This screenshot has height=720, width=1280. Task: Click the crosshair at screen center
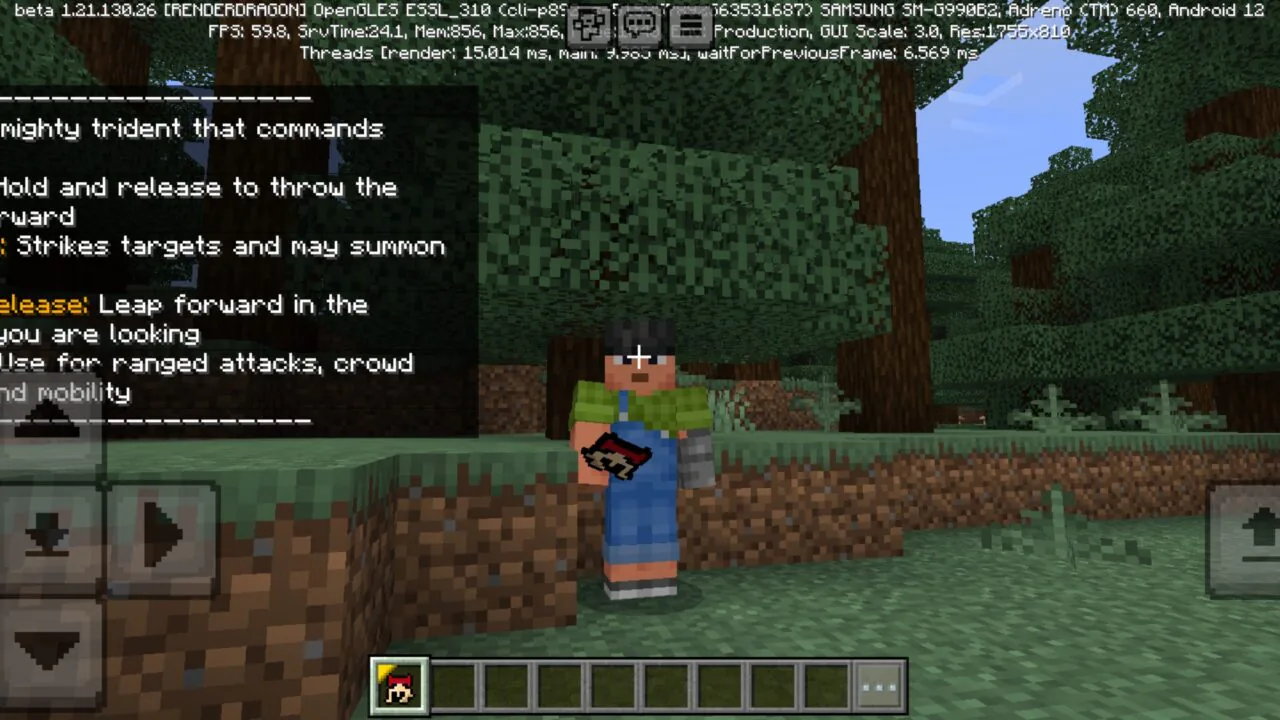(x=639, y=356)
